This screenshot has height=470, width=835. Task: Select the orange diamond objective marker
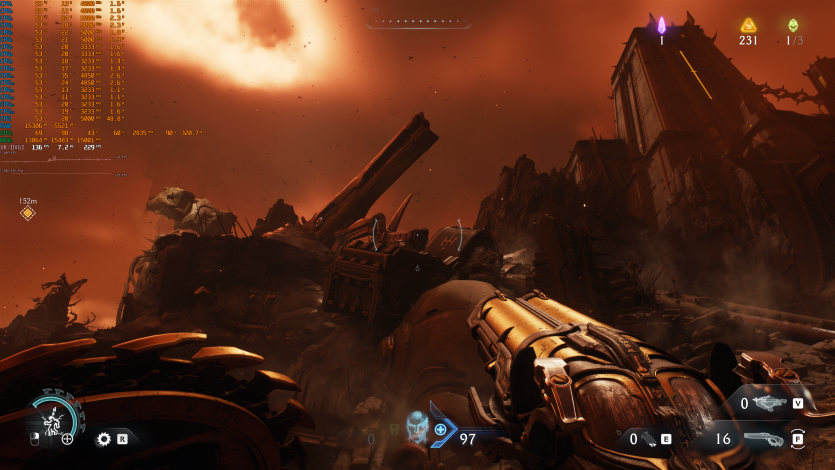[28, 213]
